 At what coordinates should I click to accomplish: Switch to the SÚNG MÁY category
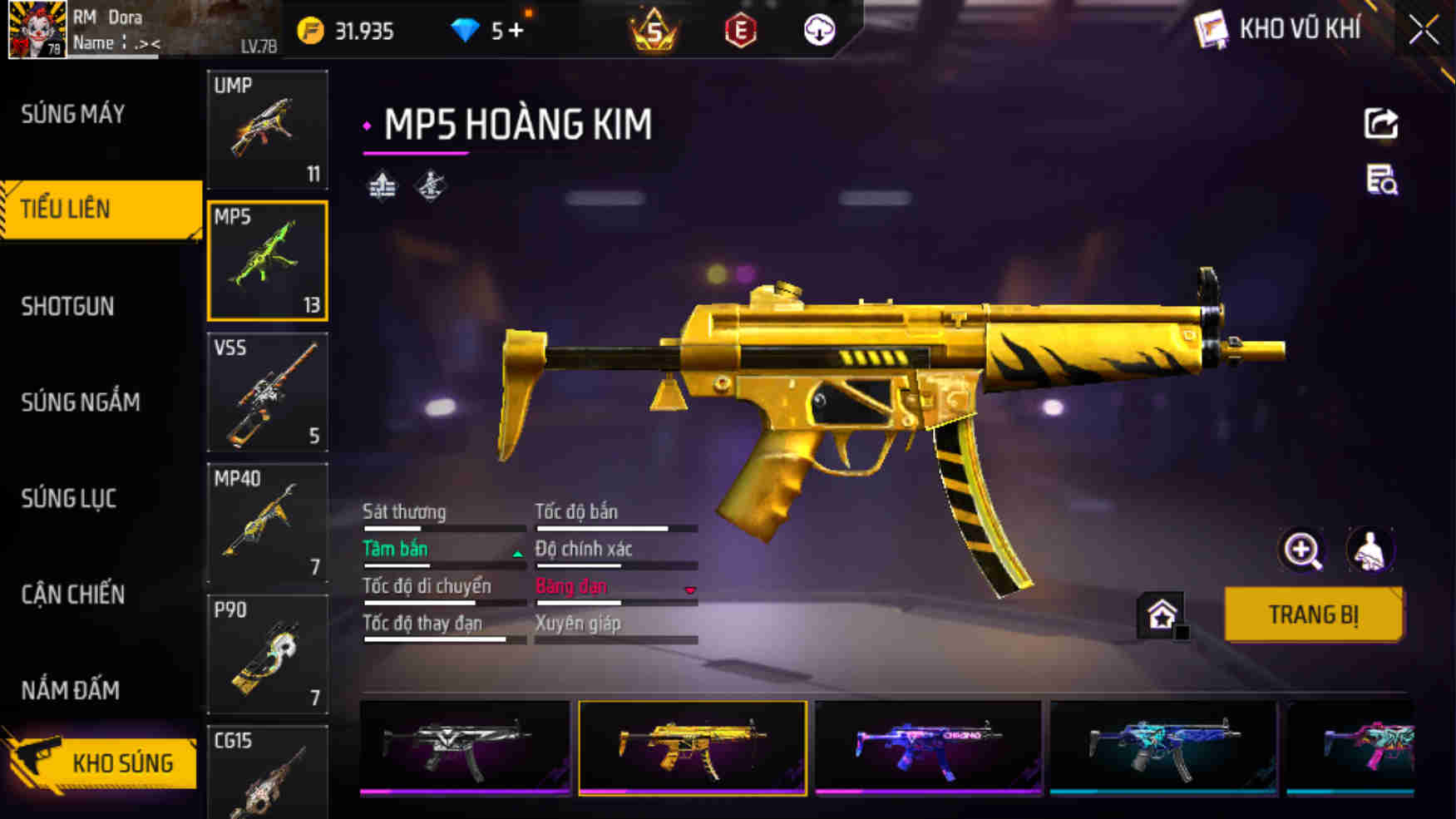pos(73,114)
